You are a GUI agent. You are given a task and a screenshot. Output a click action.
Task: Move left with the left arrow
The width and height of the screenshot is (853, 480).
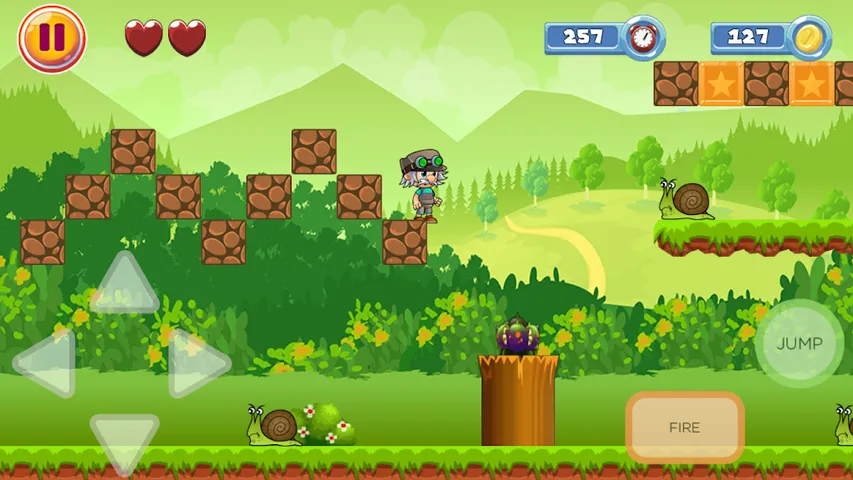pyautogui.click(x=48, y=362)
